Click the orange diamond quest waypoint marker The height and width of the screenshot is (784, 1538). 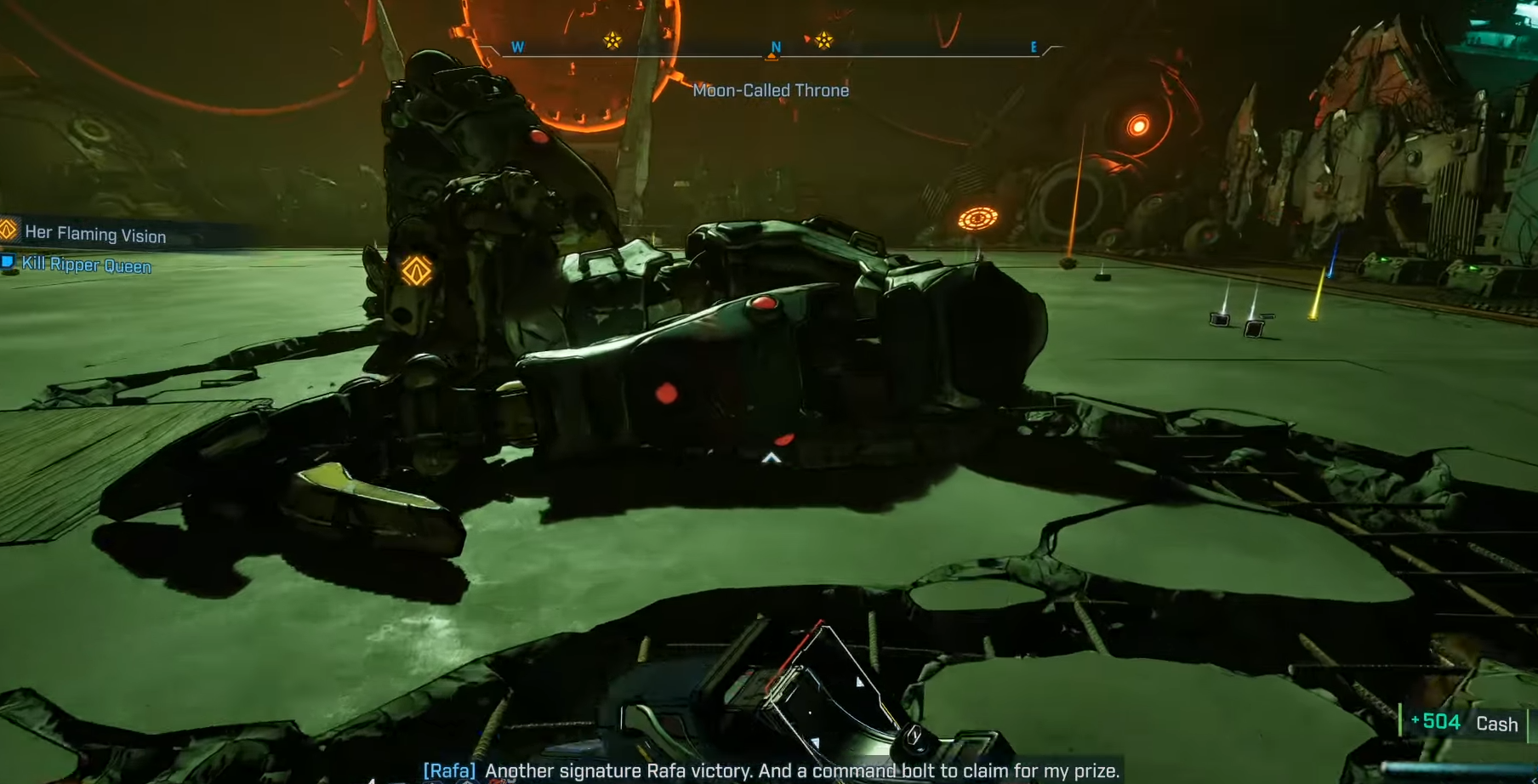click(x=416, y=271)
